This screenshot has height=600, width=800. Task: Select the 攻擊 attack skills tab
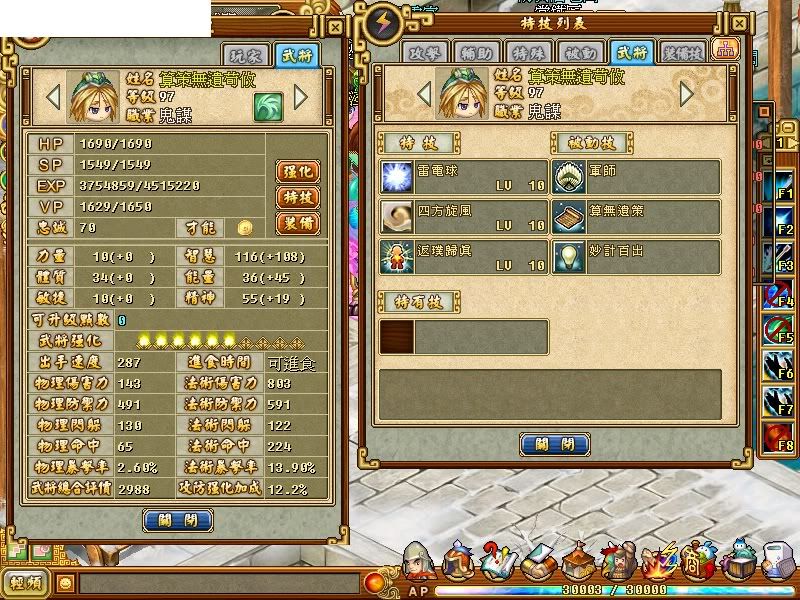coord(427,52)
